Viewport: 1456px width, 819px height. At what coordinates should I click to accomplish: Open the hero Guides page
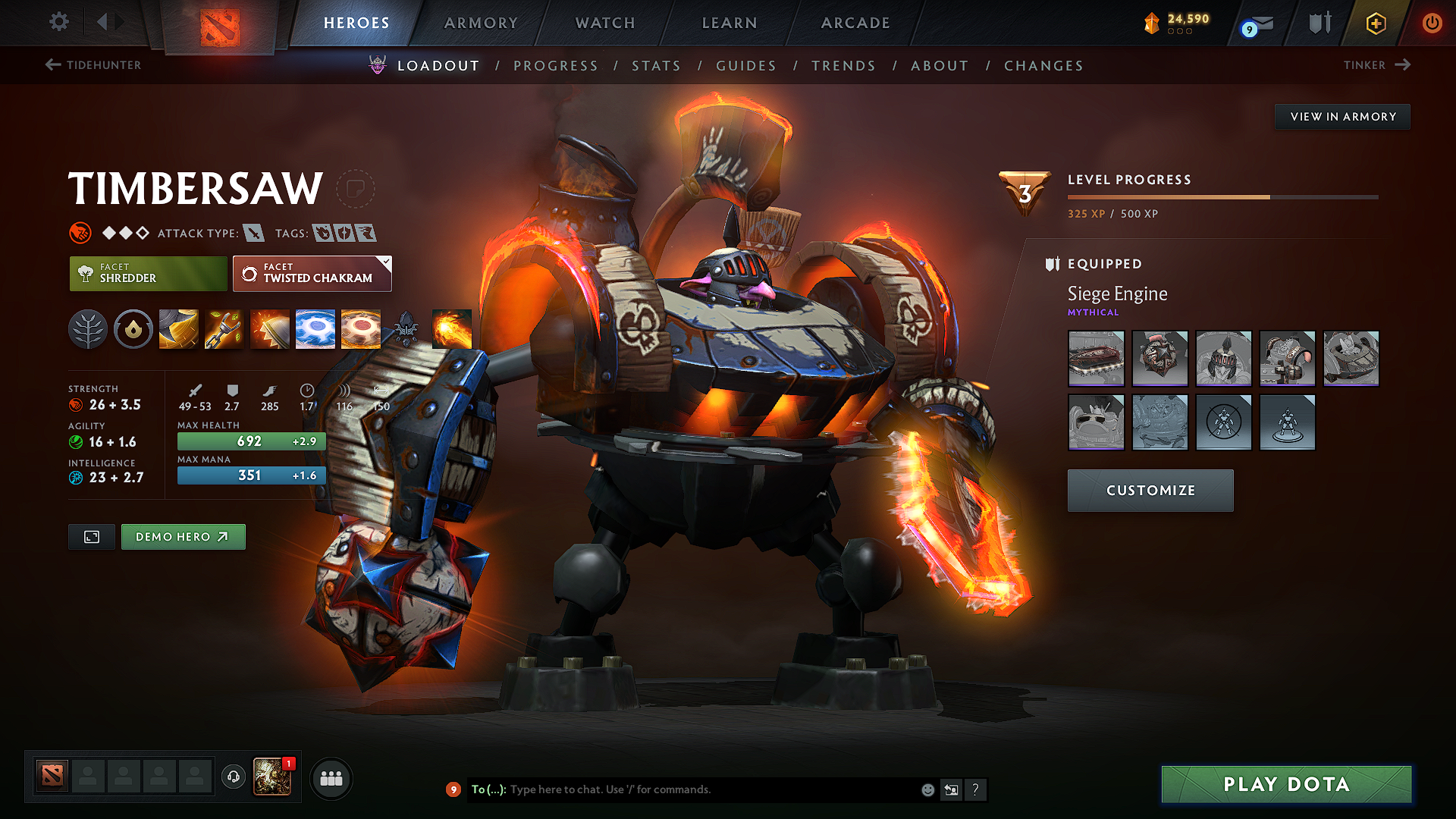click(x=746, y=66)
